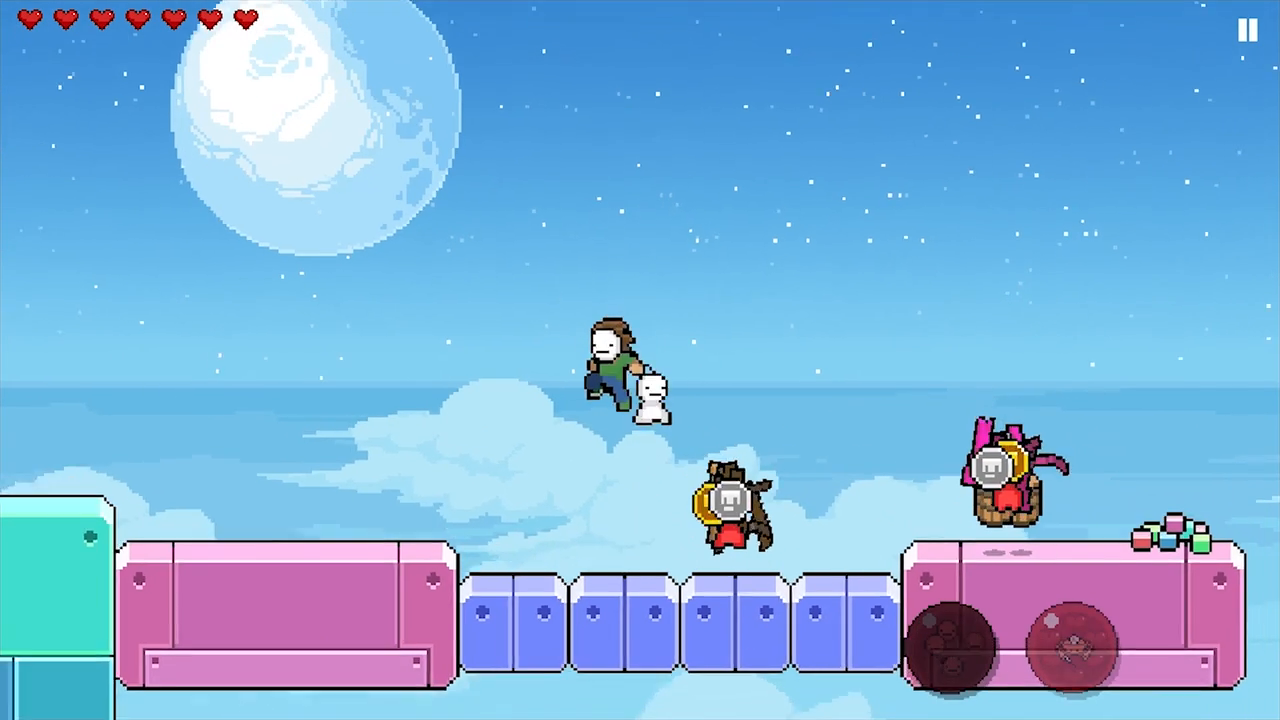The height and width of the screenshot is (720, 1280).
Task: Click the first heart in the health bar
Action: point(30,19)
